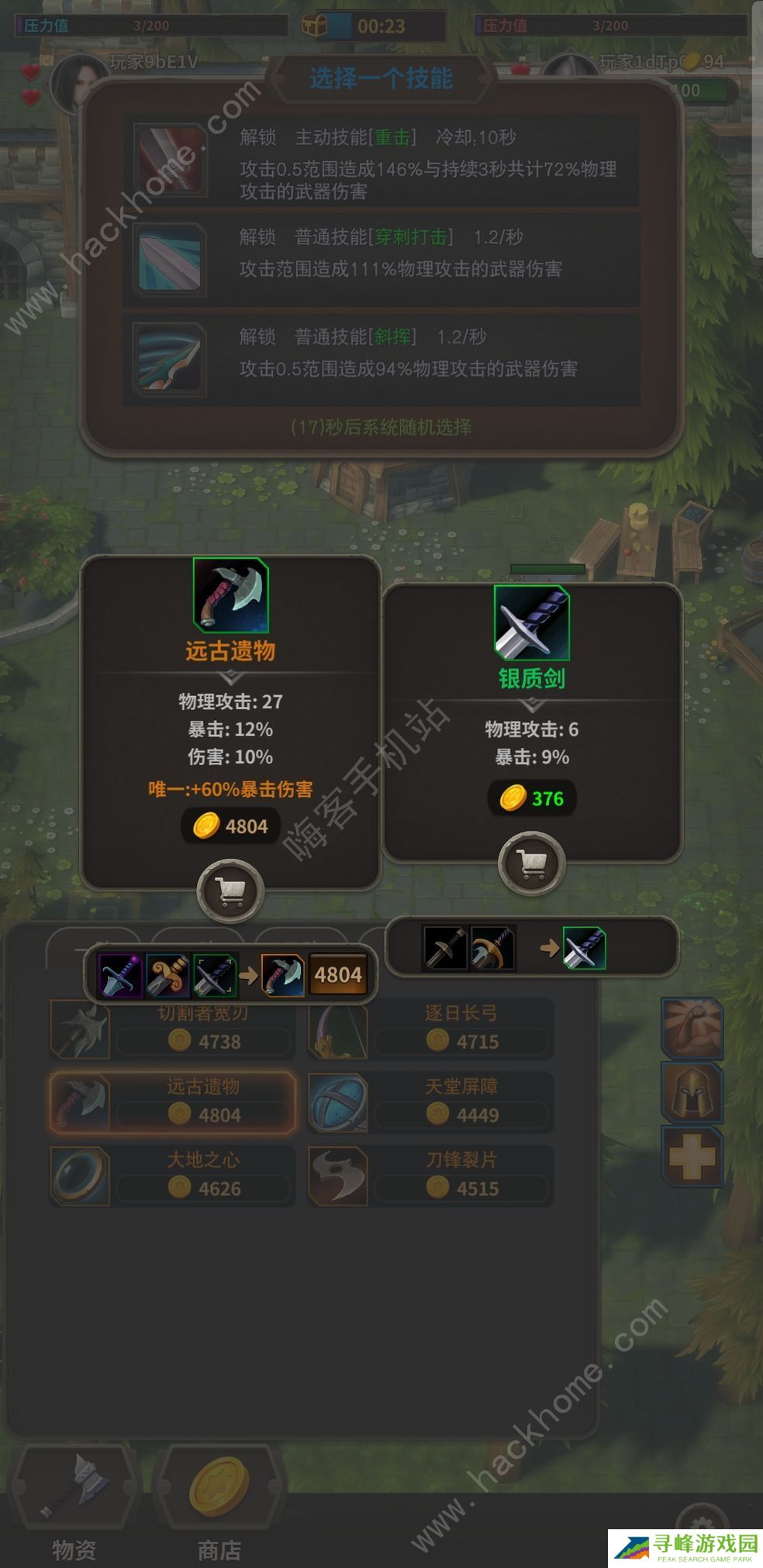Pick the 斜挥 skill option
Viewport: 763px width, 1568px height.
coord(381,358)
